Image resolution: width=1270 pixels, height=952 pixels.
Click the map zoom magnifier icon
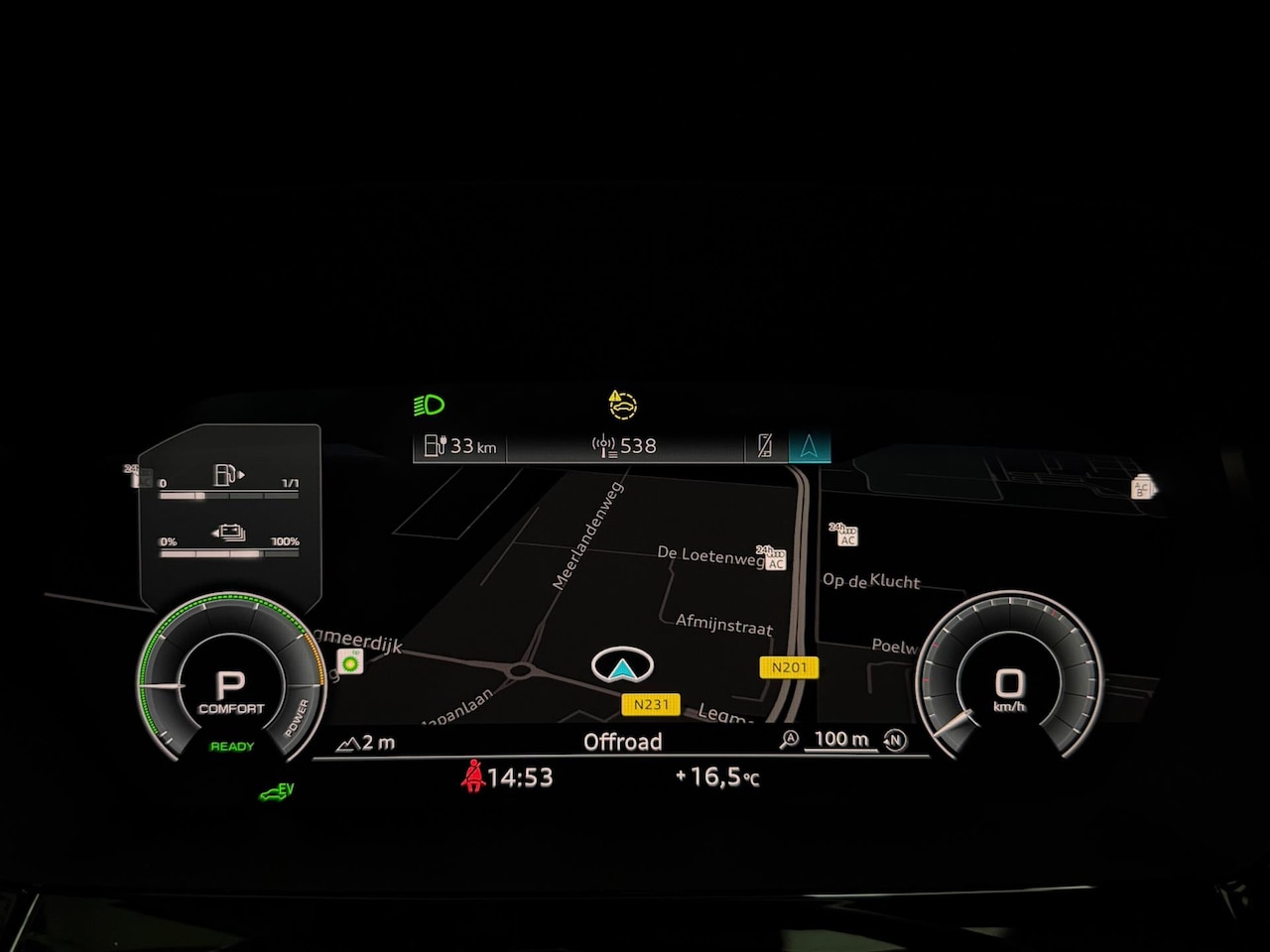(x=789, y=740)
